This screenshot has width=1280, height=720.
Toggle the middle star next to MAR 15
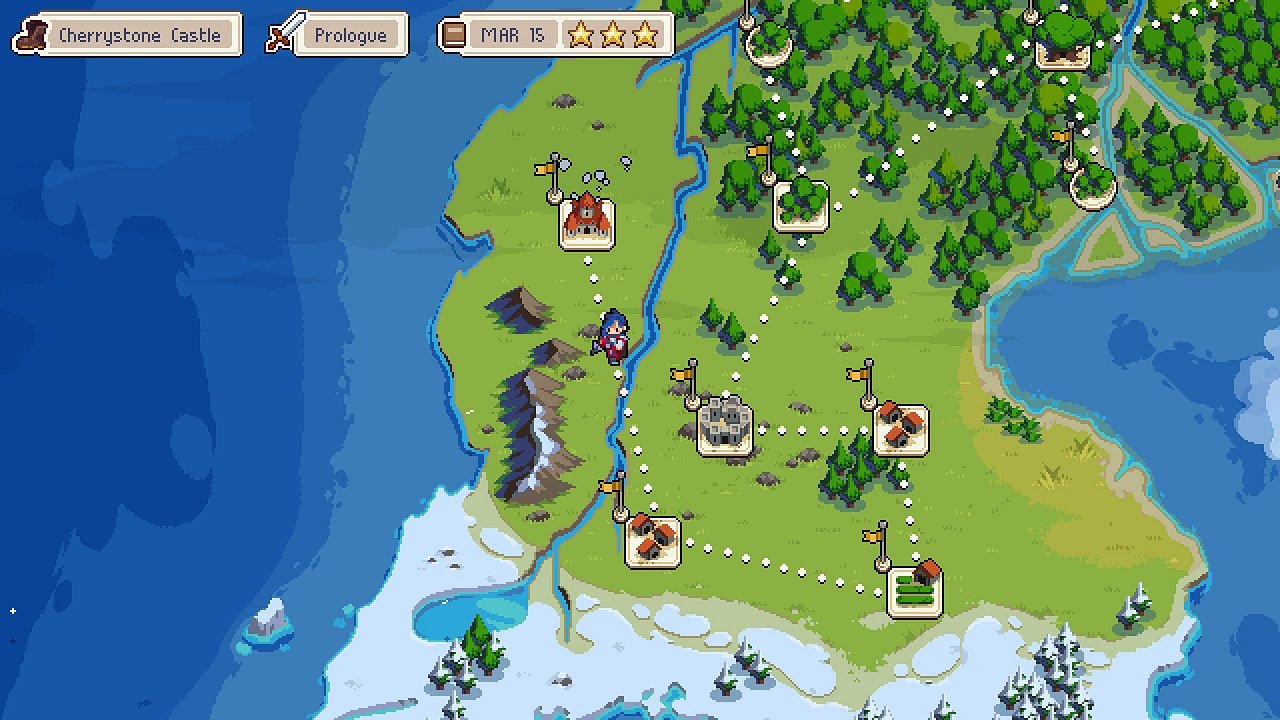pyautogui.click(x=615, y=35)
